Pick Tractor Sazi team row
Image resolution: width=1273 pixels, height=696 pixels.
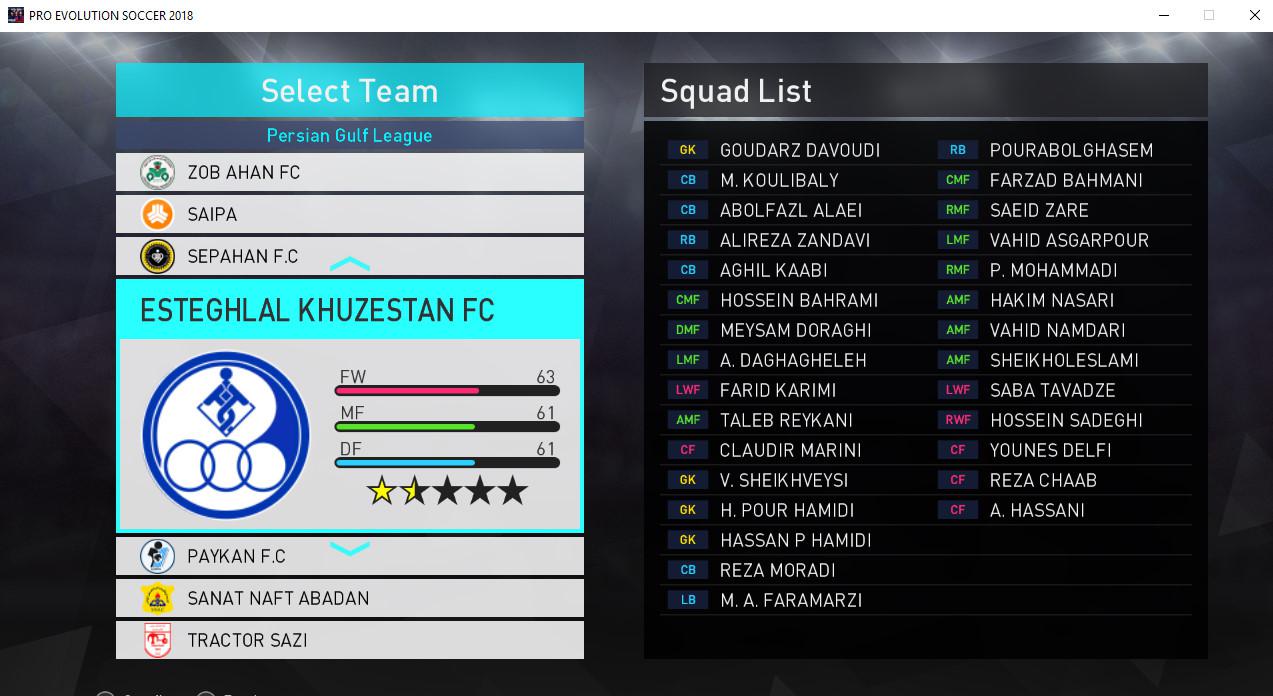click(349, 640)
